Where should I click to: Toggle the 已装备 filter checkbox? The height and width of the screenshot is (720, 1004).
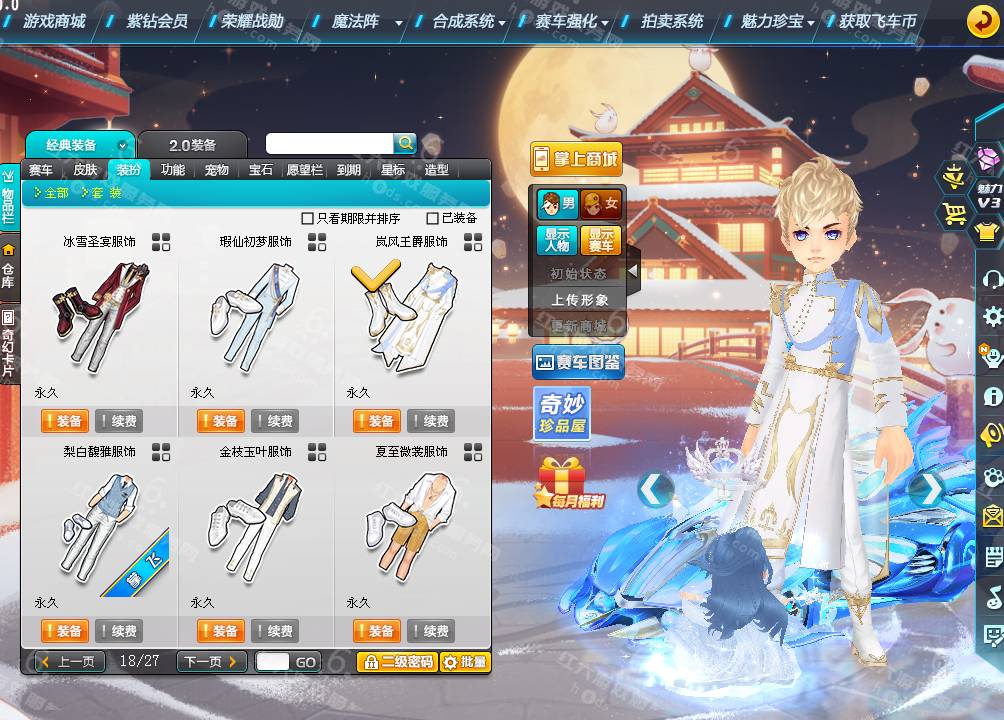coord(433,218)
